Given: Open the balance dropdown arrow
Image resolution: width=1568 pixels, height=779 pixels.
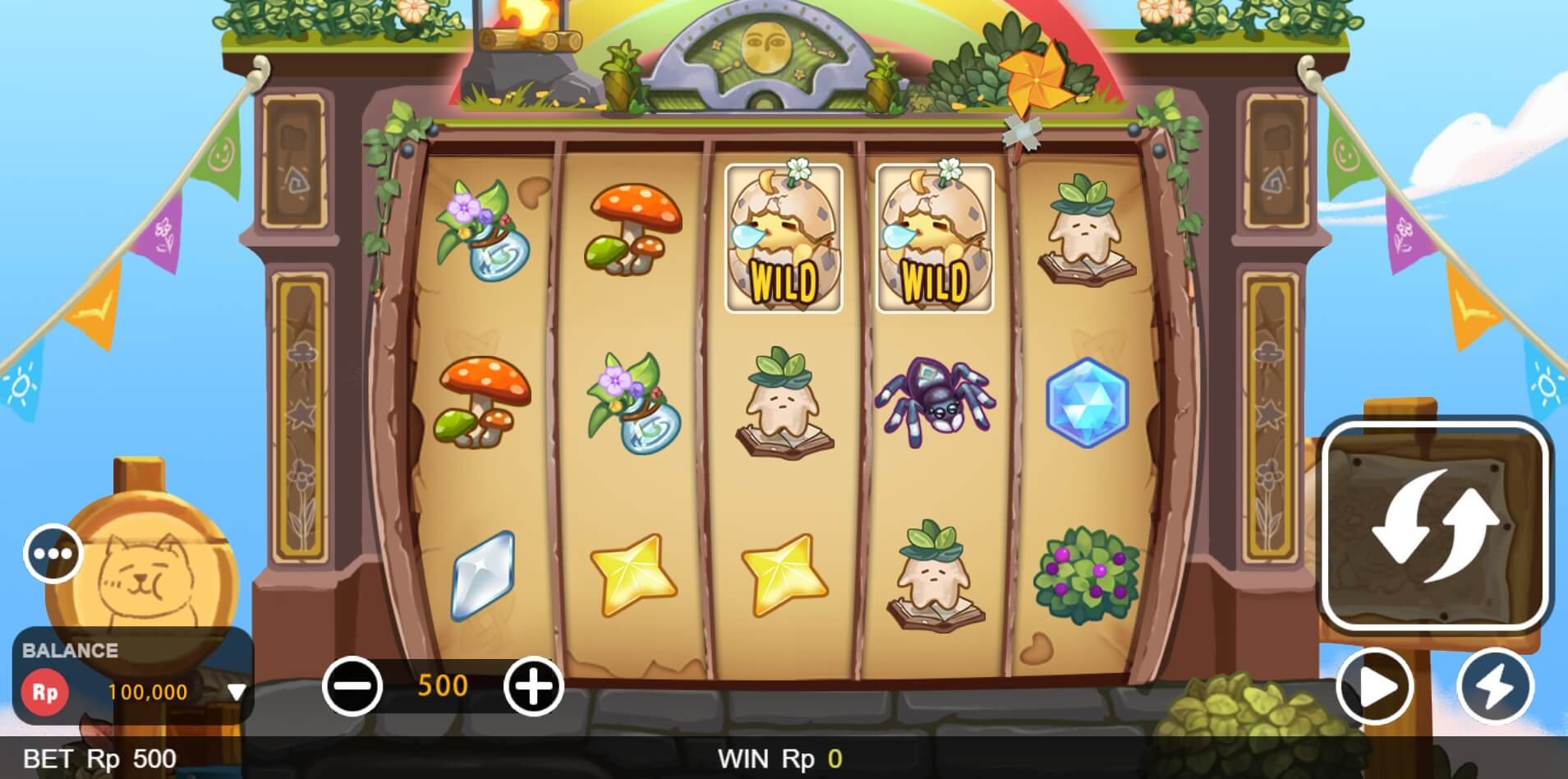Looking at the screenshot, I should tap(237, 691).
